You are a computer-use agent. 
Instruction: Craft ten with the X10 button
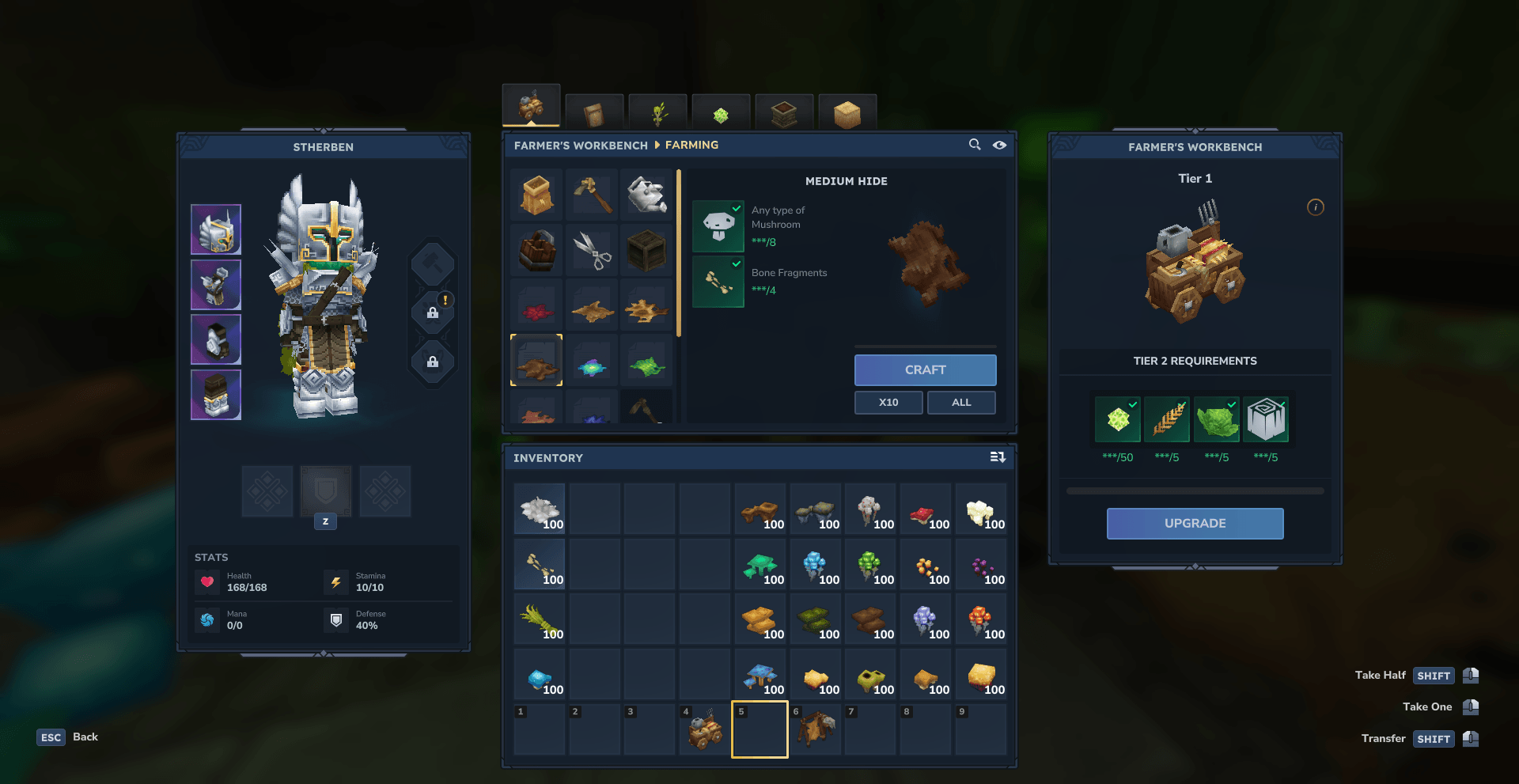[x=888, y=402]
